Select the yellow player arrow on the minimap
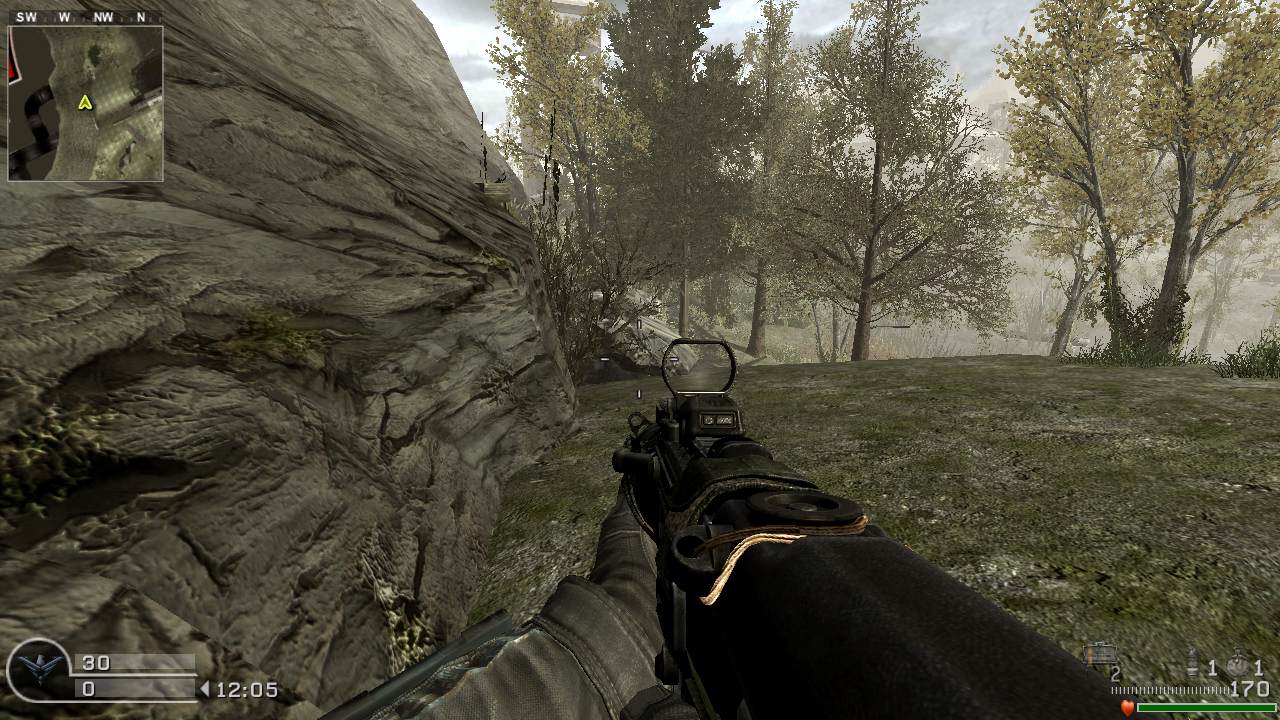Image resolution: width=1280 pixels, height=720 pixels. click(x=86, y=102)
